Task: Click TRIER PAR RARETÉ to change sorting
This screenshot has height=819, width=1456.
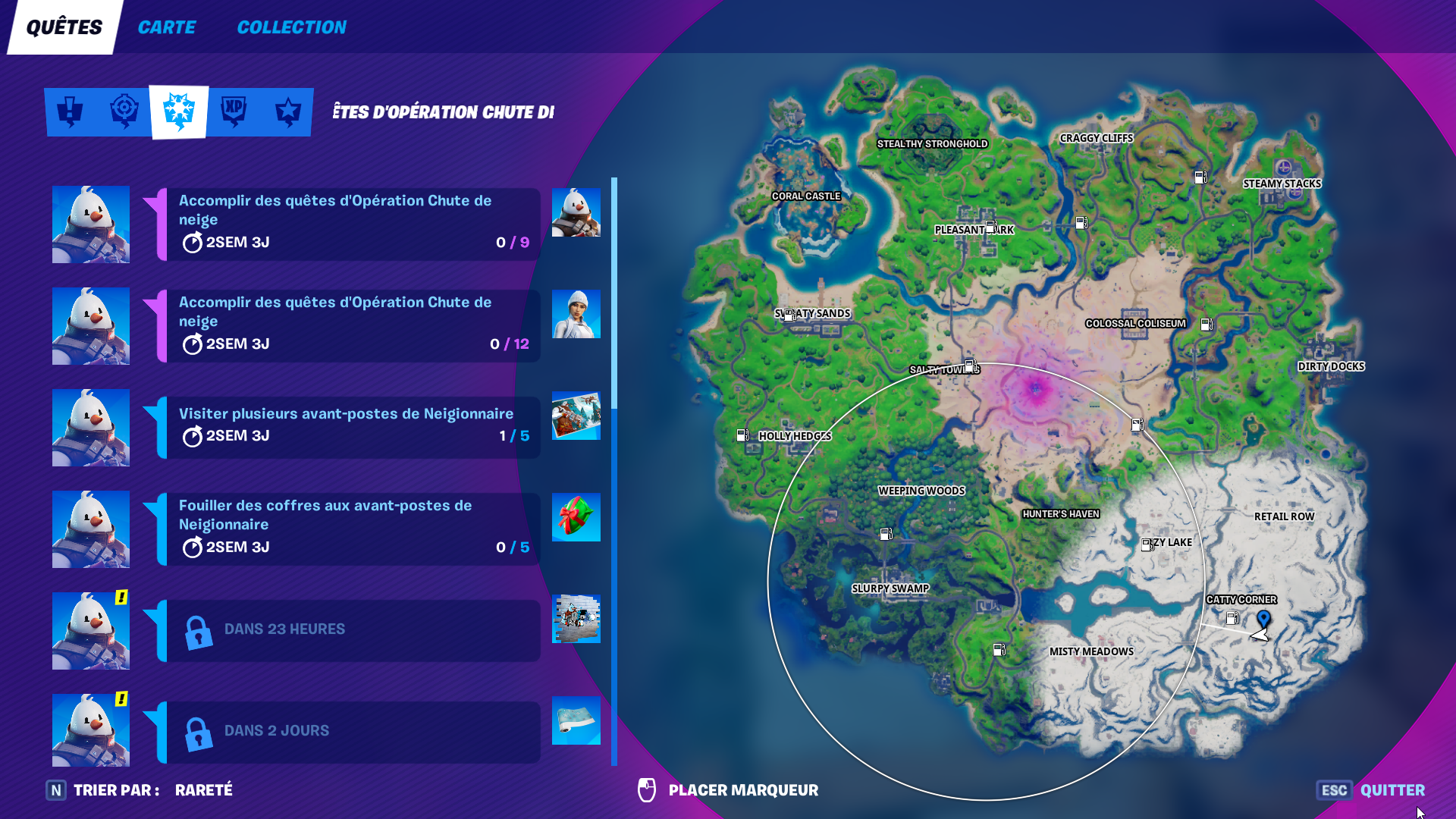Action: (152, 789)
